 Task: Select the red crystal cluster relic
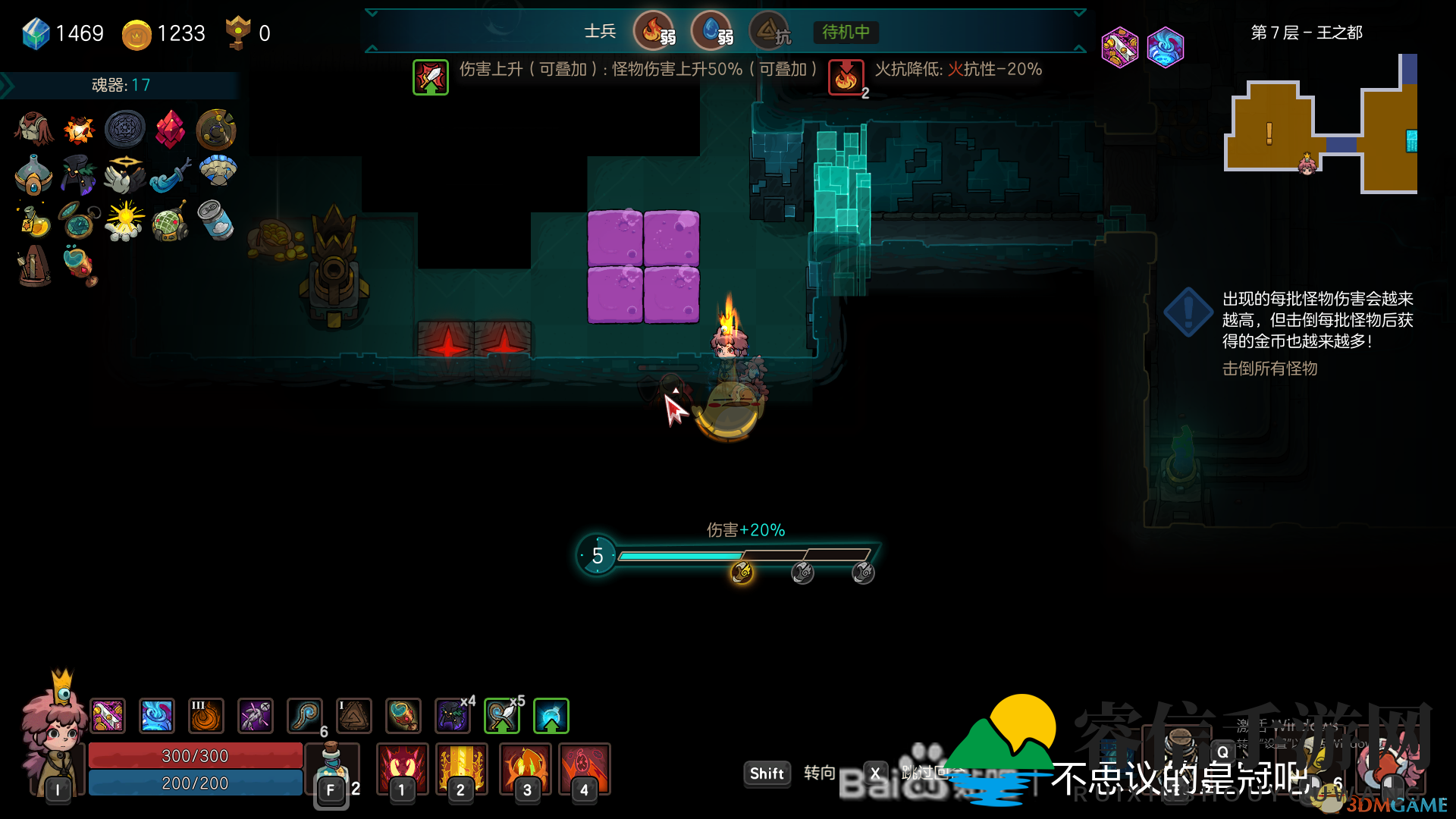(170, 129)
